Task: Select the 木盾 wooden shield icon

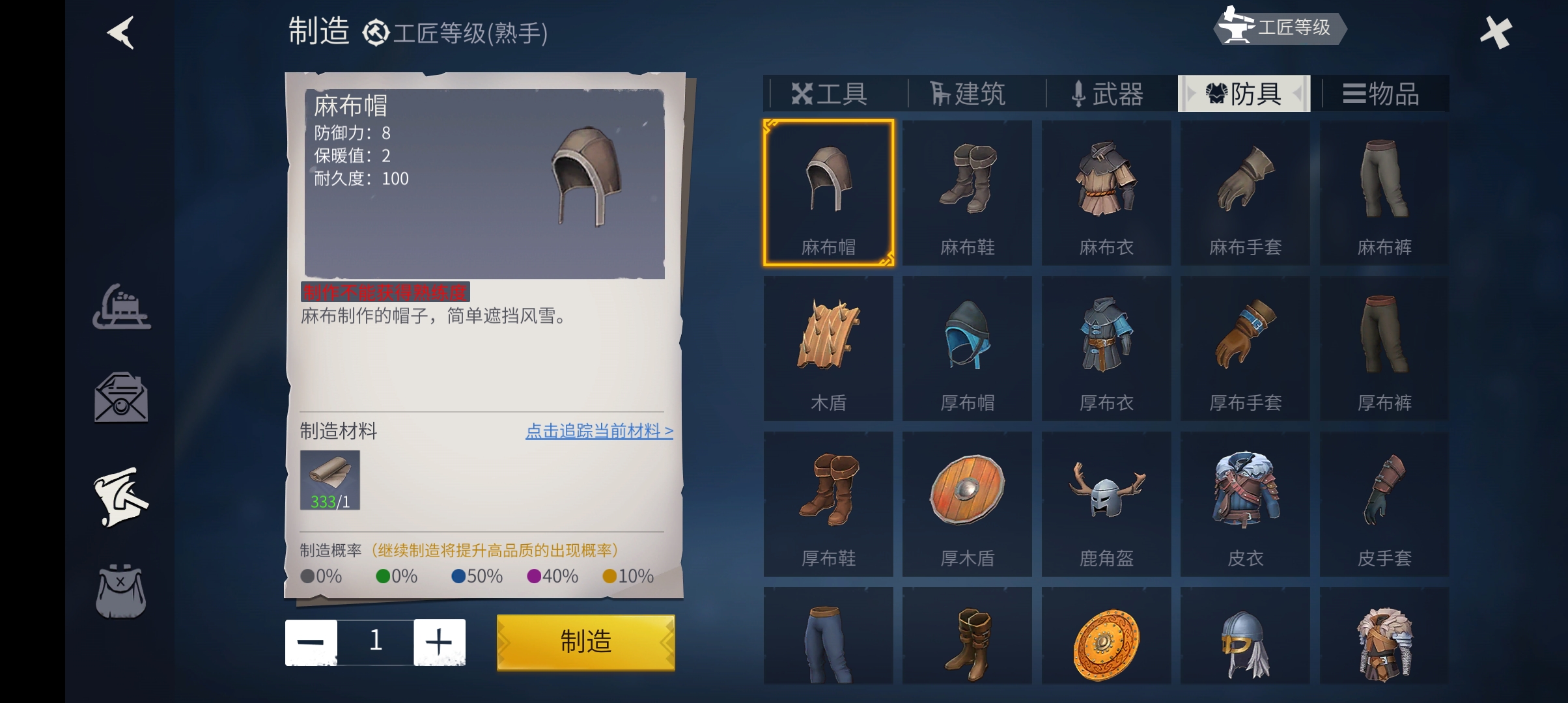Action: [828, 349]
